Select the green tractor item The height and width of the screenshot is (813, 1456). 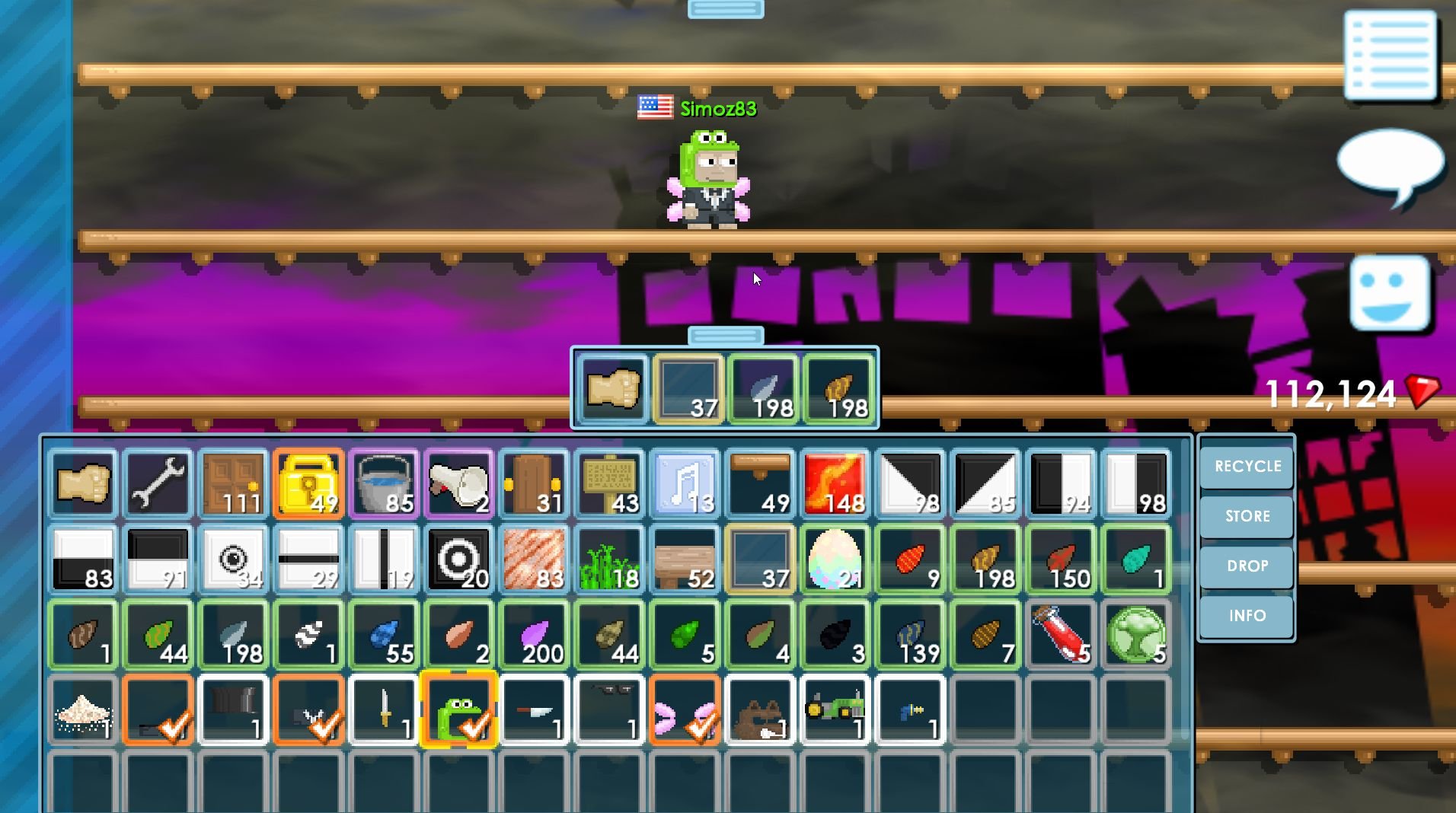835,710
